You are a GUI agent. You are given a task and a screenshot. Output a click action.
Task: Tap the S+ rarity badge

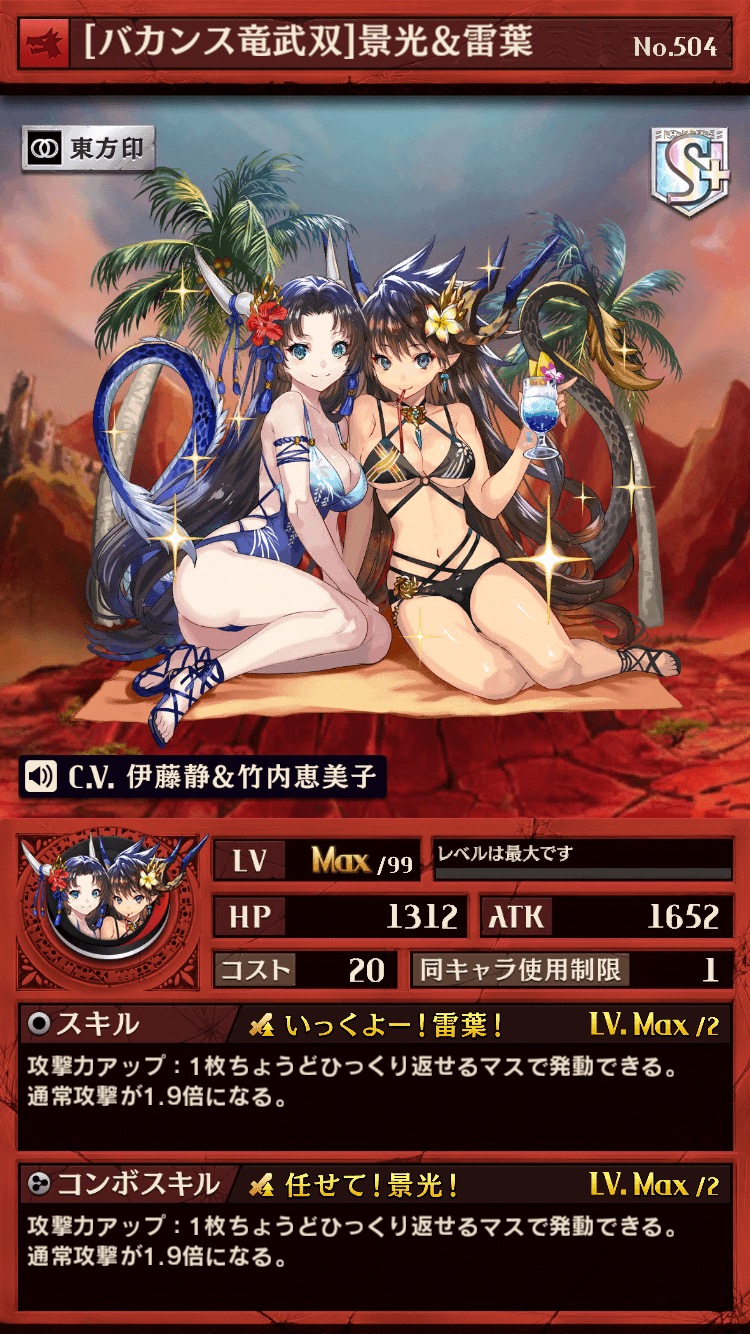point(690,170)
